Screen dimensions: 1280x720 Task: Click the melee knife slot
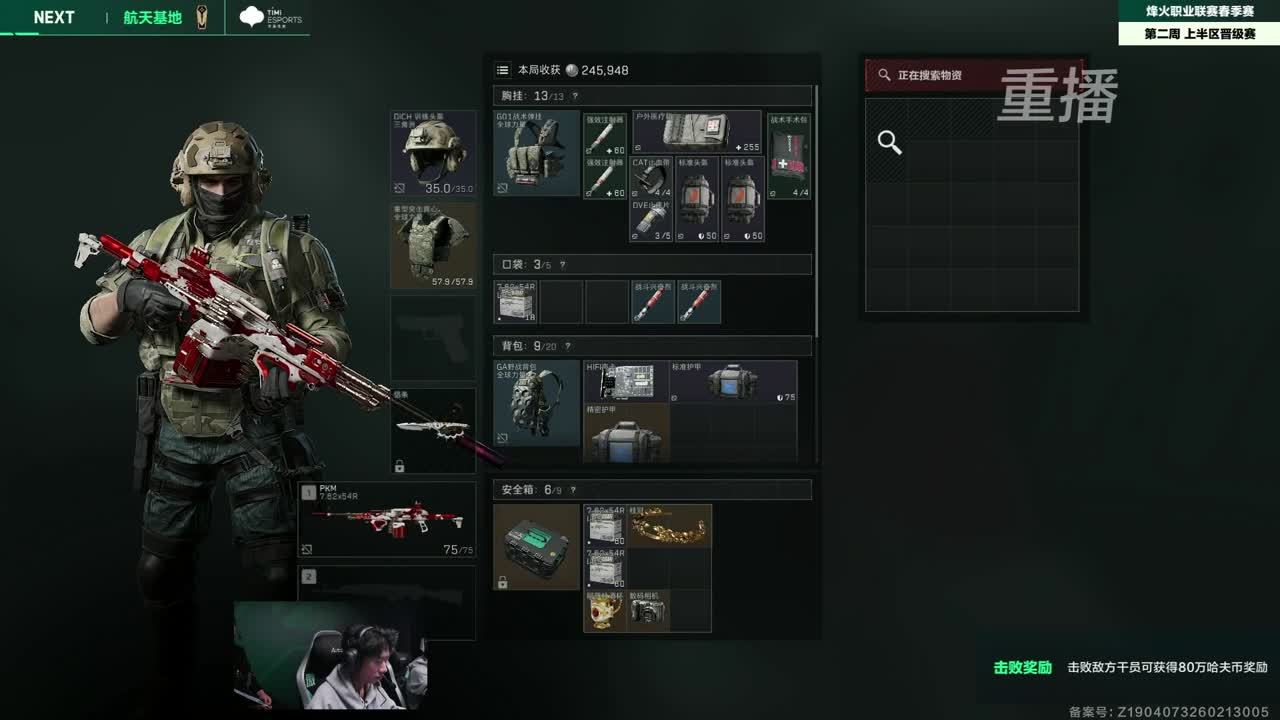pyautogui.click(x=433, y=431)
